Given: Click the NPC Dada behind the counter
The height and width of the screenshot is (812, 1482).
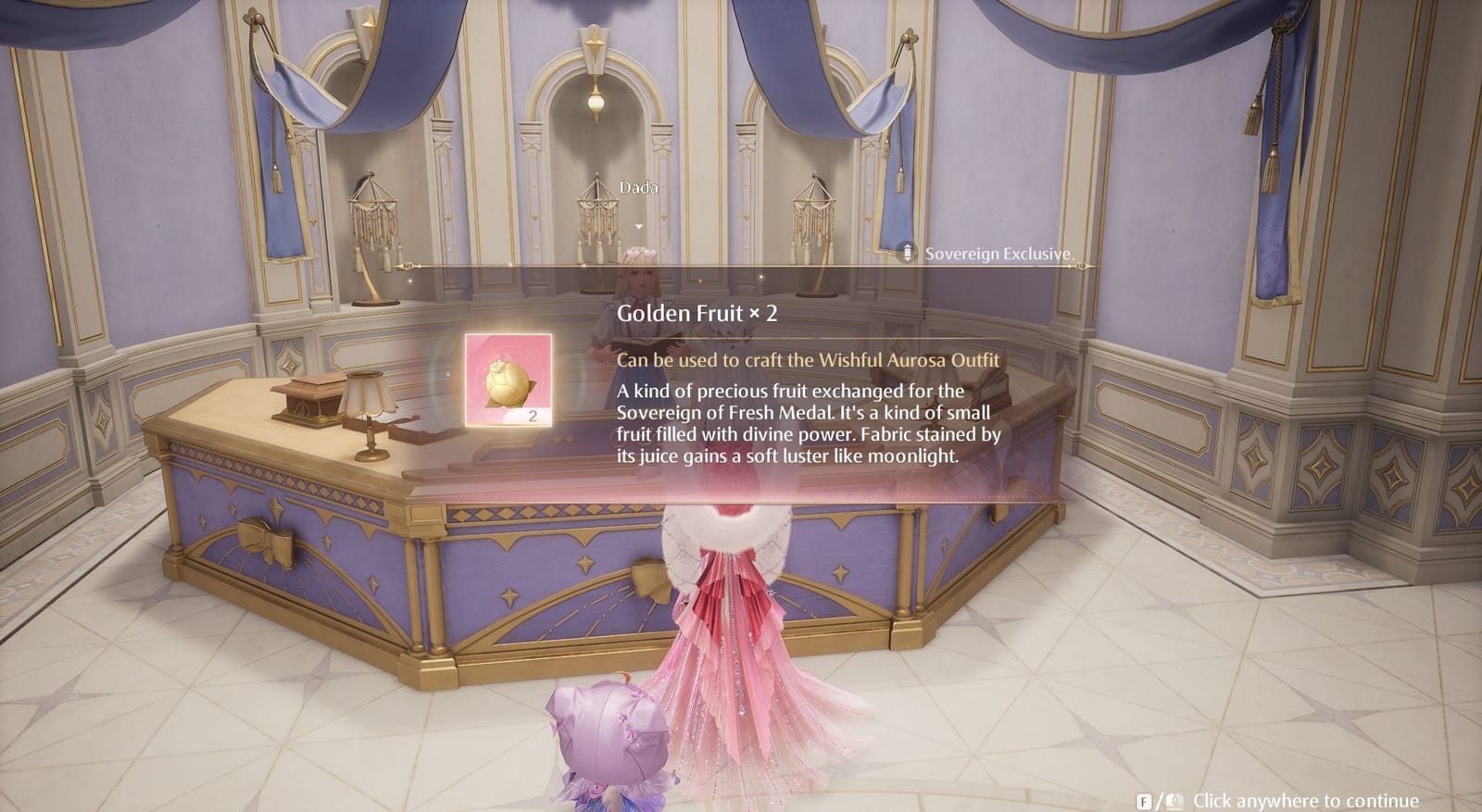Looking at the screenshot, I should [x=639, y=278].
